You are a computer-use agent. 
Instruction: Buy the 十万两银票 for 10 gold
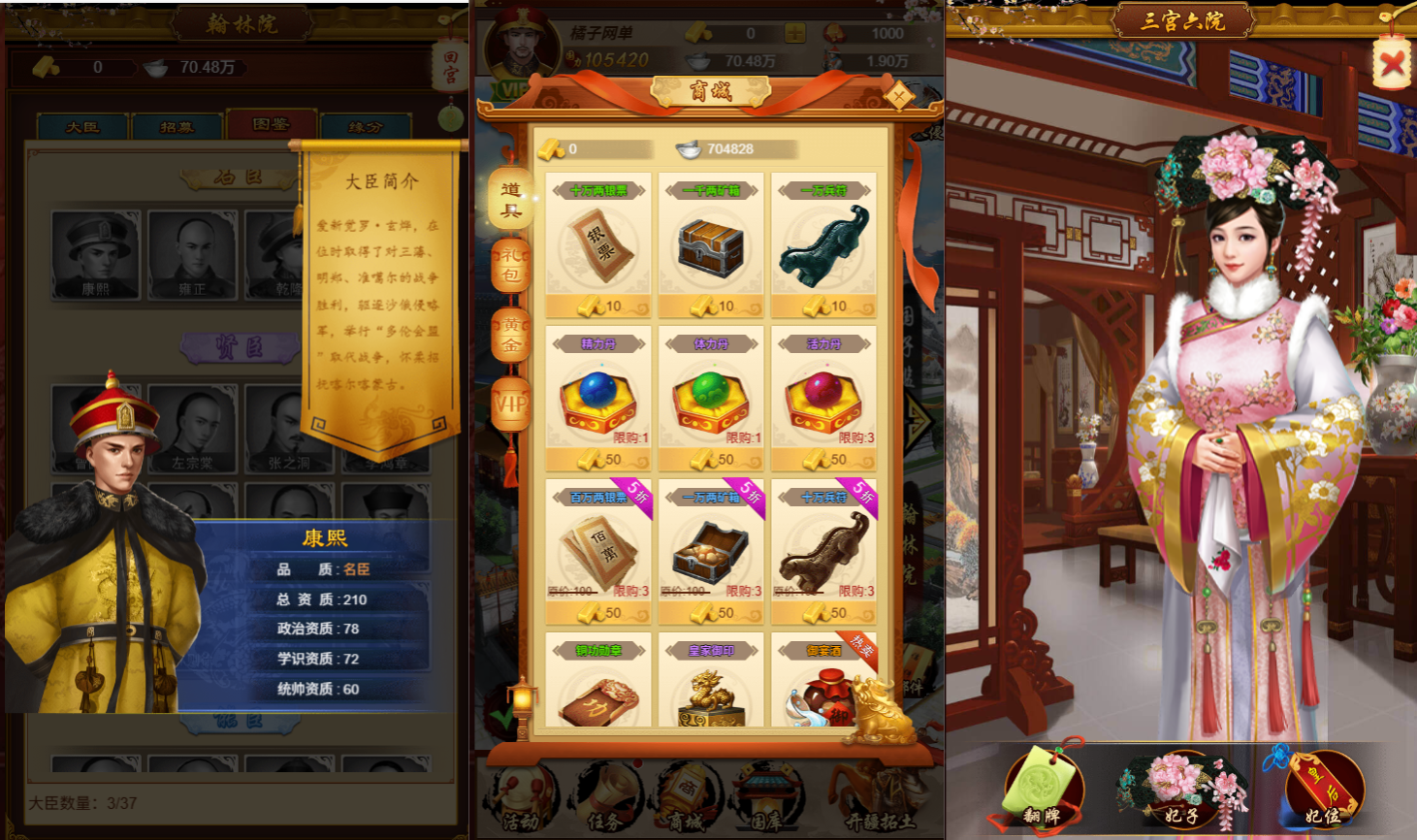tap(598, 307)
